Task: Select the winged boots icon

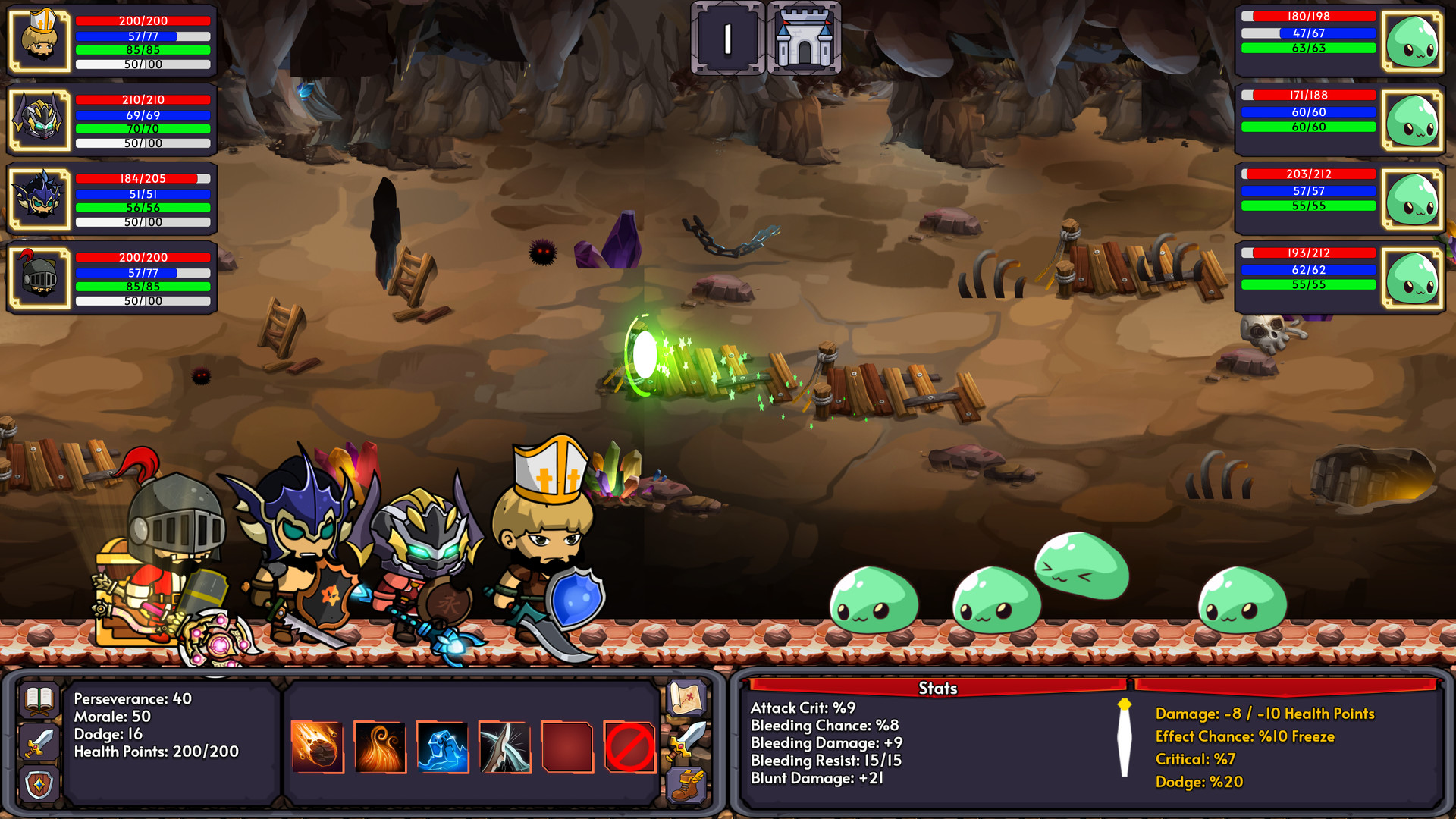Action: click(686, 785)
